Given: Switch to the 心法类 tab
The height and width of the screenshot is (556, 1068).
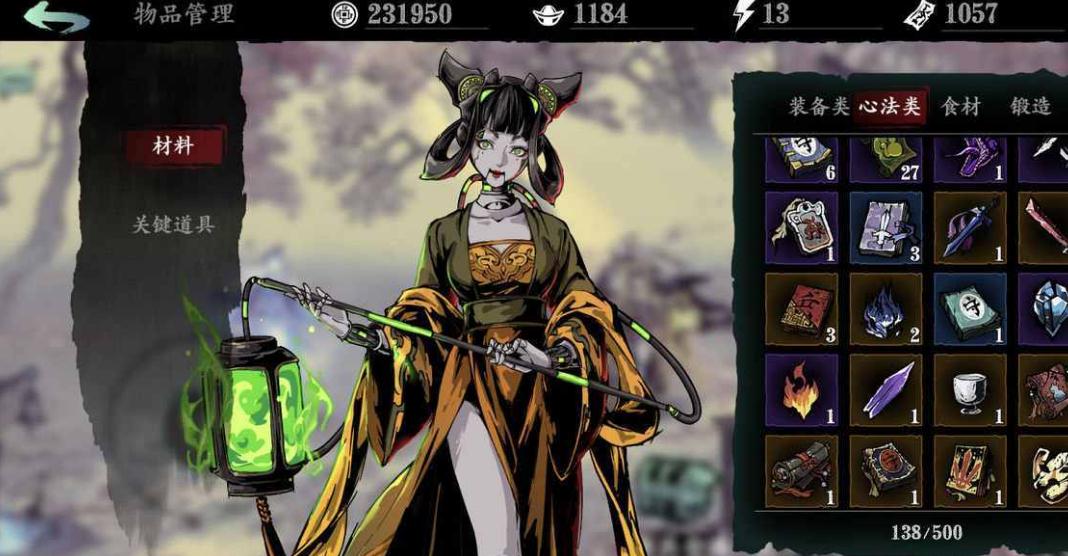Looking at the screenshot, I should click(890, 107).
